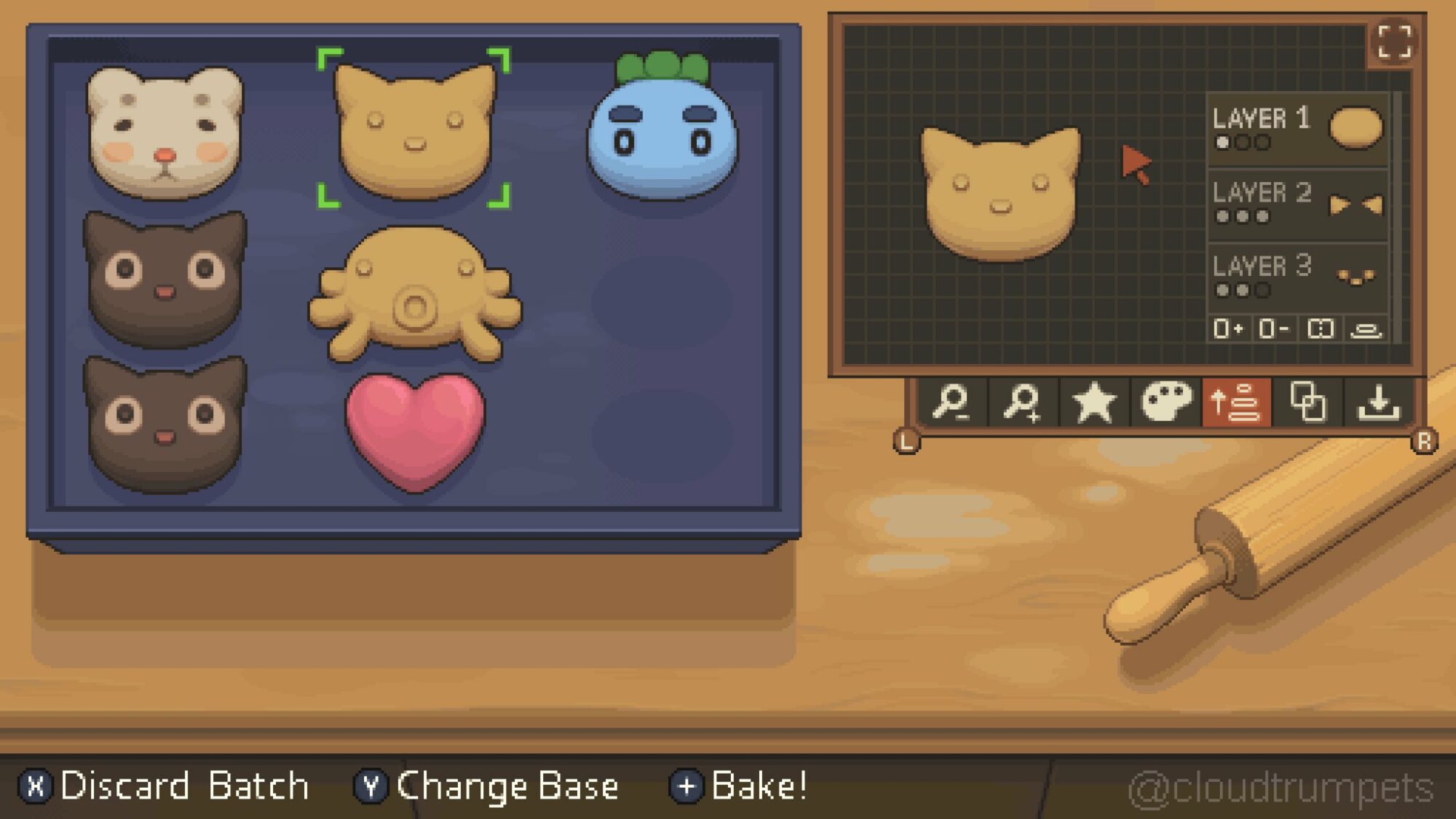Click the flatten layers button

click(x=1366, y=330)
